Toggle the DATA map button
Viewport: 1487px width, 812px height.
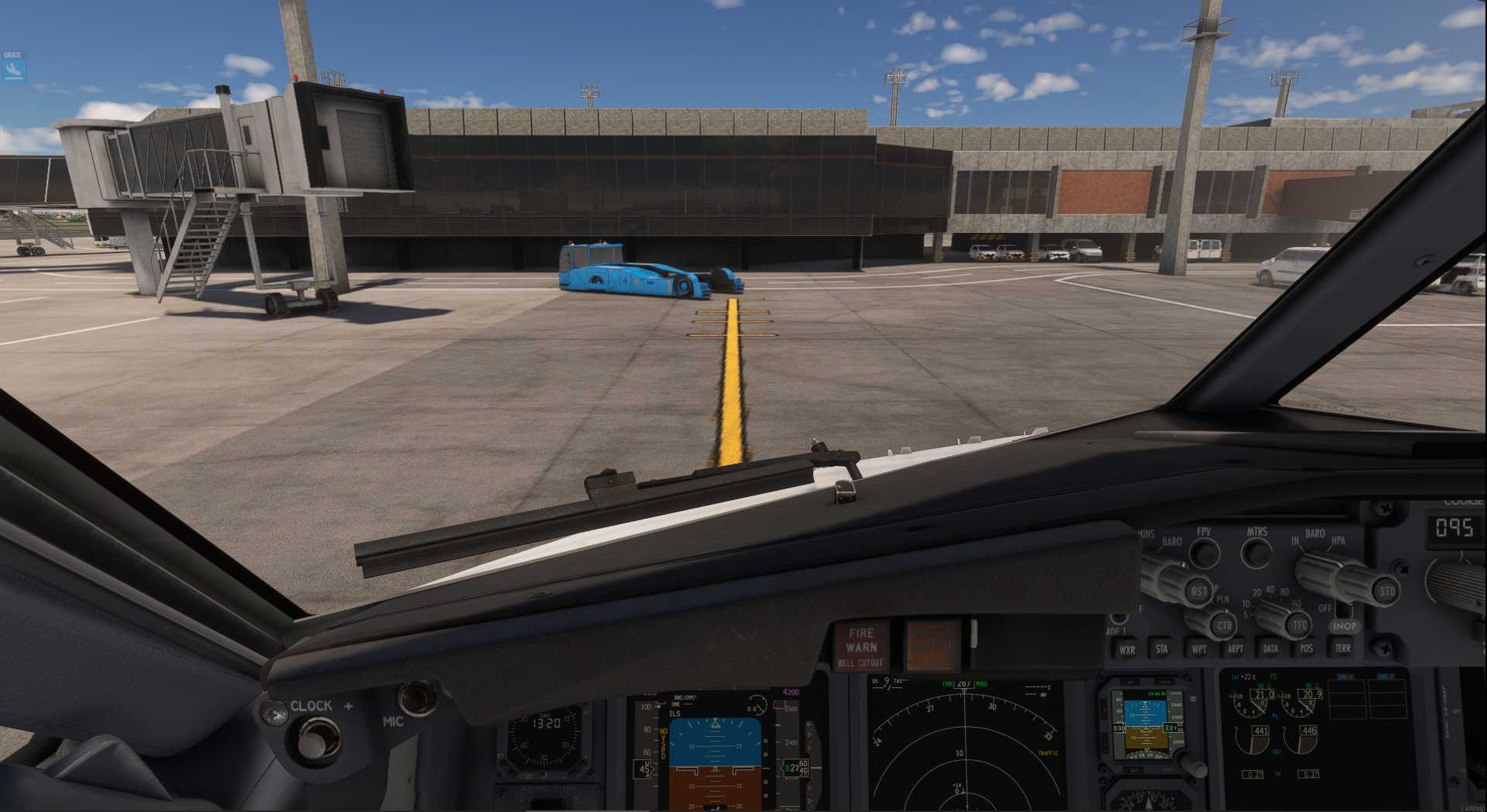(1271, 649)
